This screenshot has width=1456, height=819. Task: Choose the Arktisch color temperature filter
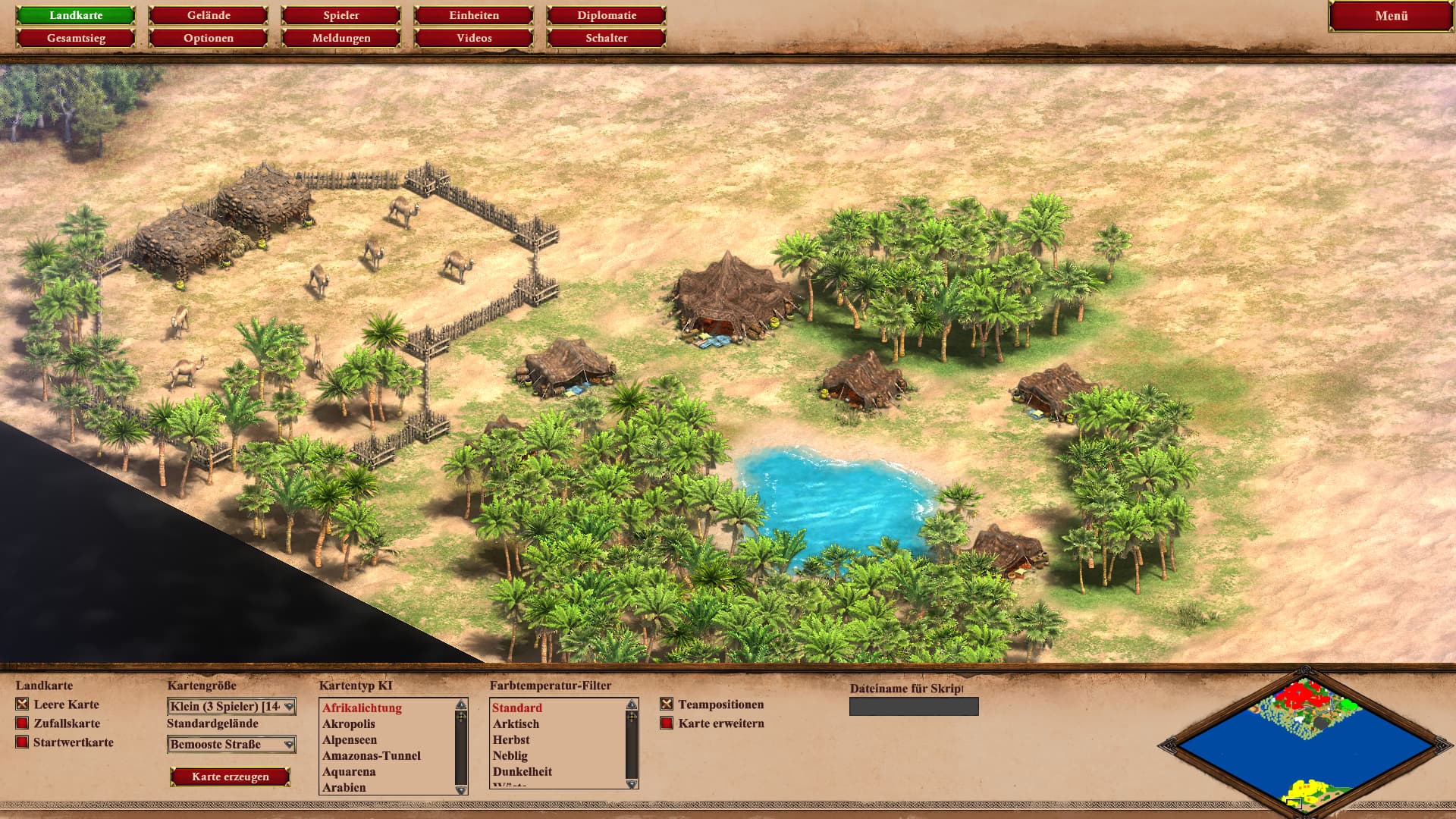516,724
